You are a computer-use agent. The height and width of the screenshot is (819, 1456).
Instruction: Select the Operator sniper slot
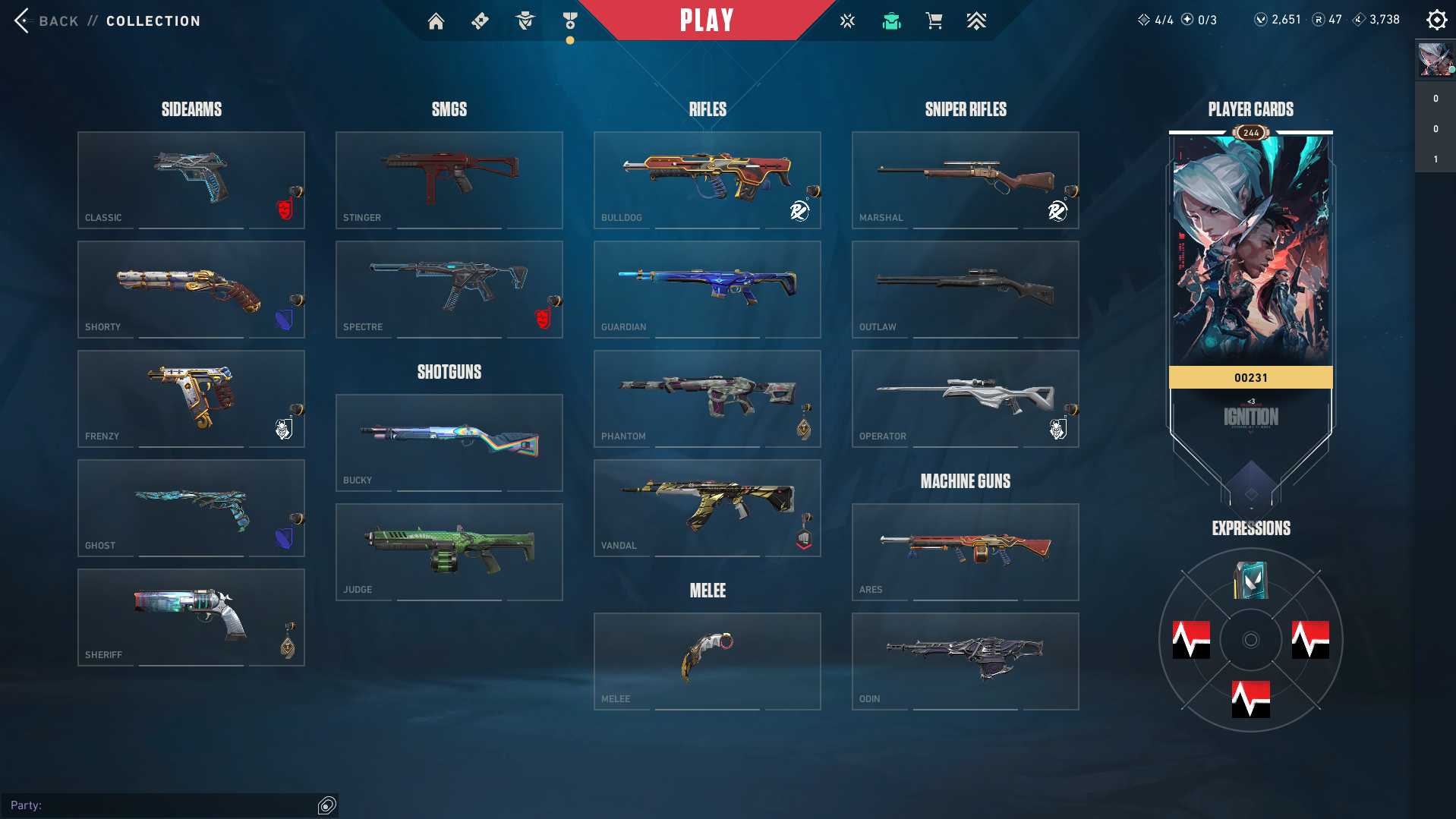(x=966, y=398)
